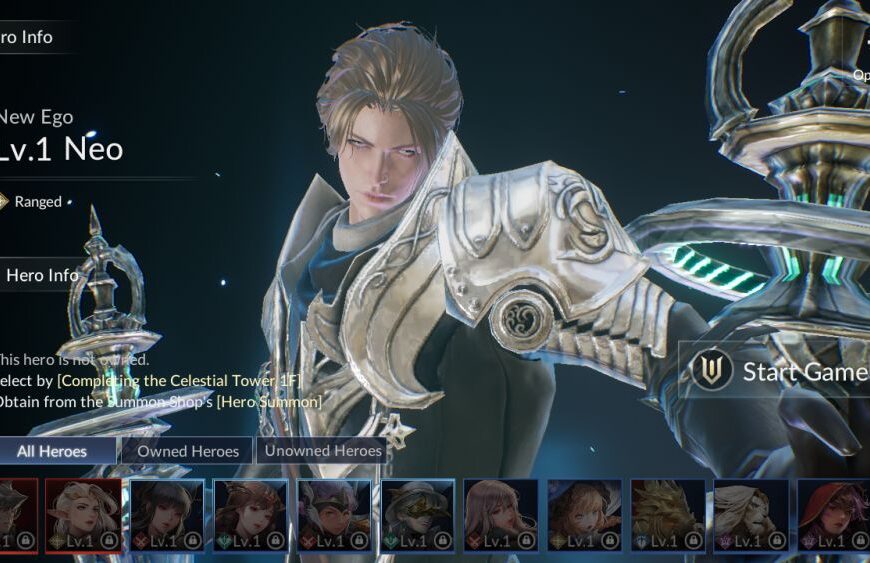
Task: Select the hero wearing a masked hat
Action: 417,515
